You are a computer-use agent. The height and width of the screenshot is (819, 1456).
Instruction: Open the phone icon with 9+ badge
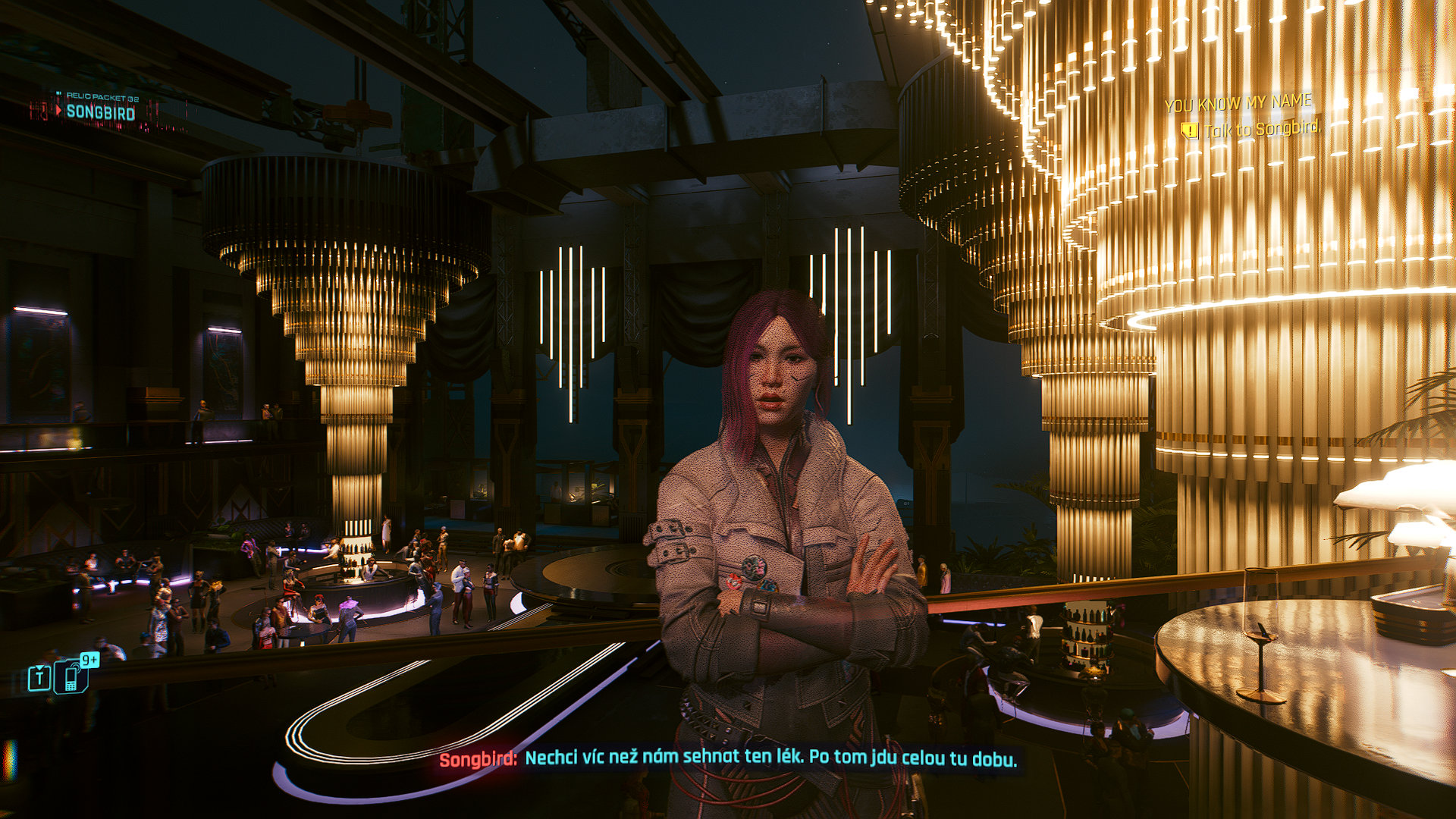pos(72,676)
